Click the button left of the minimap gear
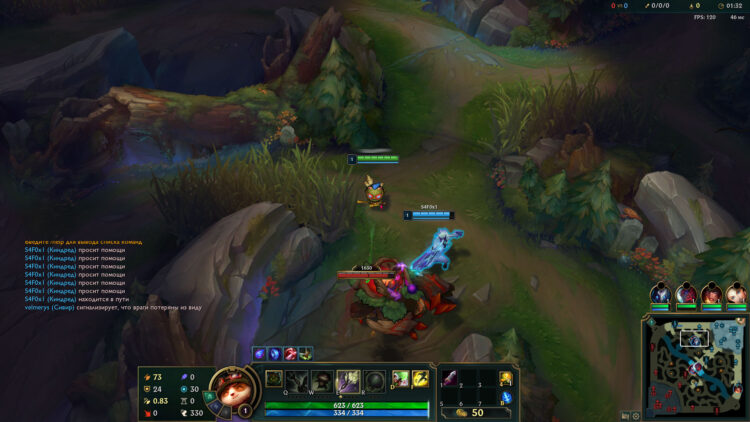The image size is (750, 422). pyautogui.click(x=624, y=415)
